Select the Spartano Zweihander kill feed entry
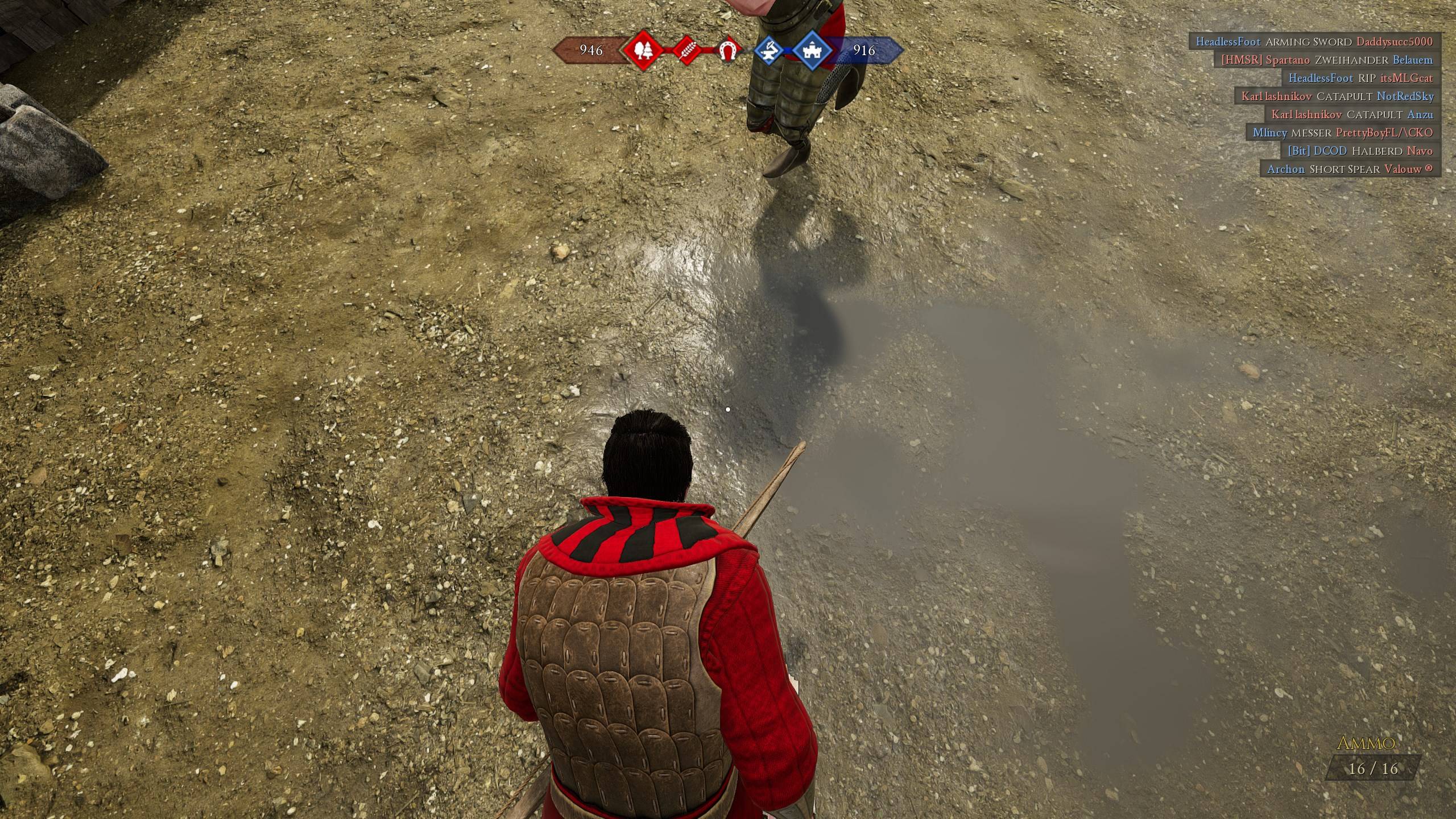The image size is (1456, 819). [x=1326, y=60]
